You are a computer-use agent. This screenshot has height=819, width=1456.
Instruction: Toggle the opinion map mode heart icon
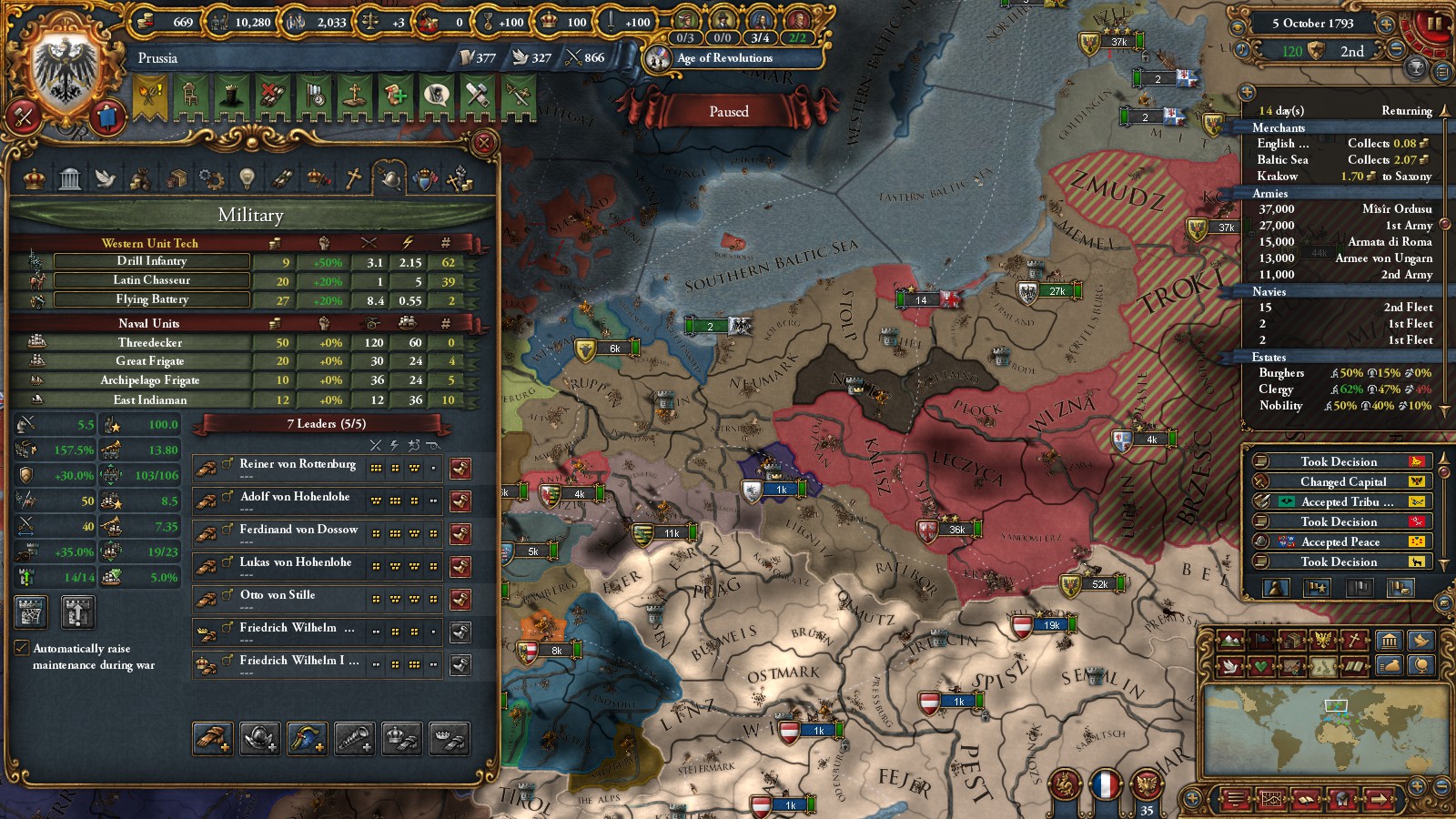[1259, 666]
